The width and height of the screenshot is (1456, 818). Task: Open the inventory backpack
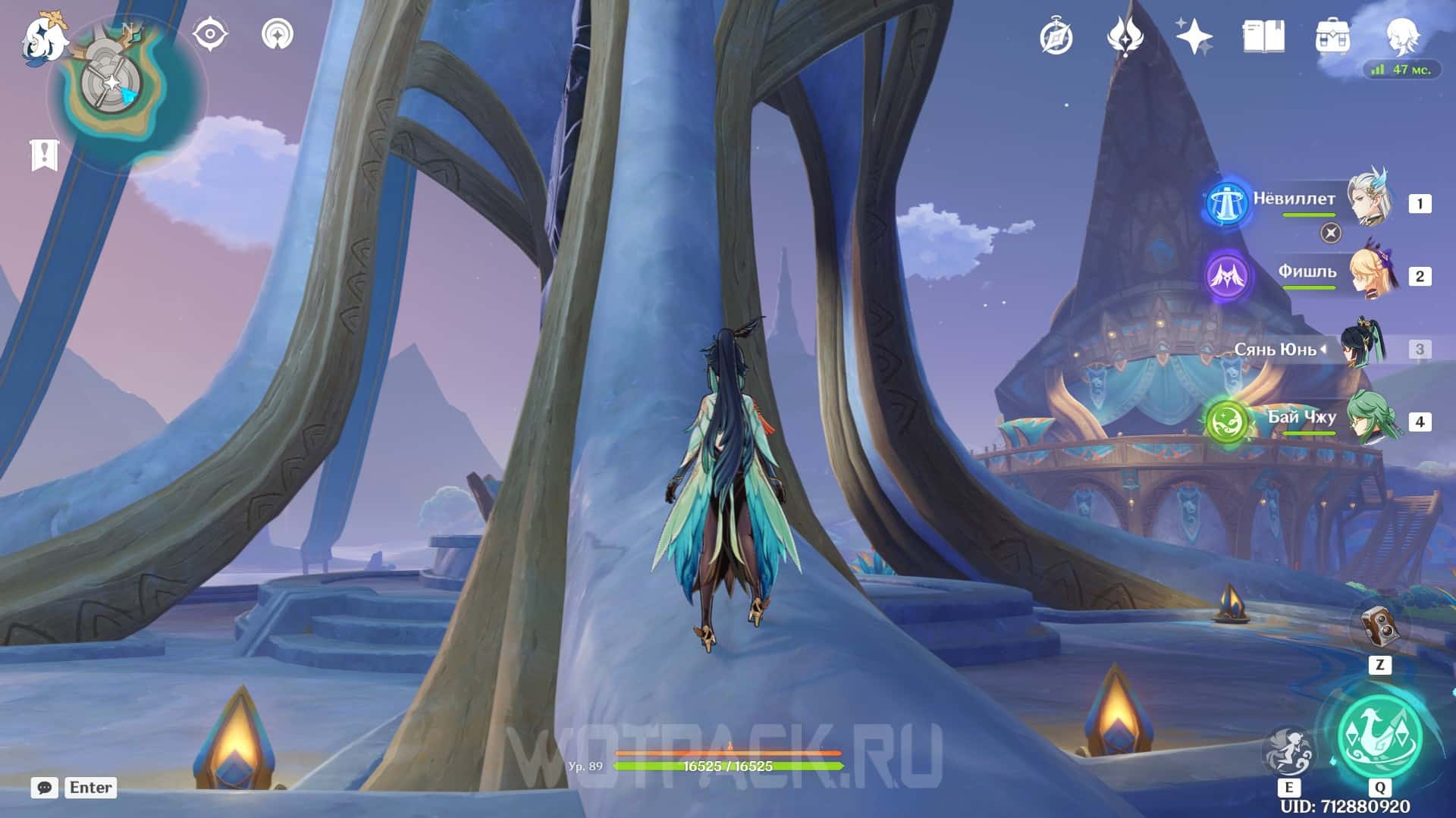[x=1332, y=36]
